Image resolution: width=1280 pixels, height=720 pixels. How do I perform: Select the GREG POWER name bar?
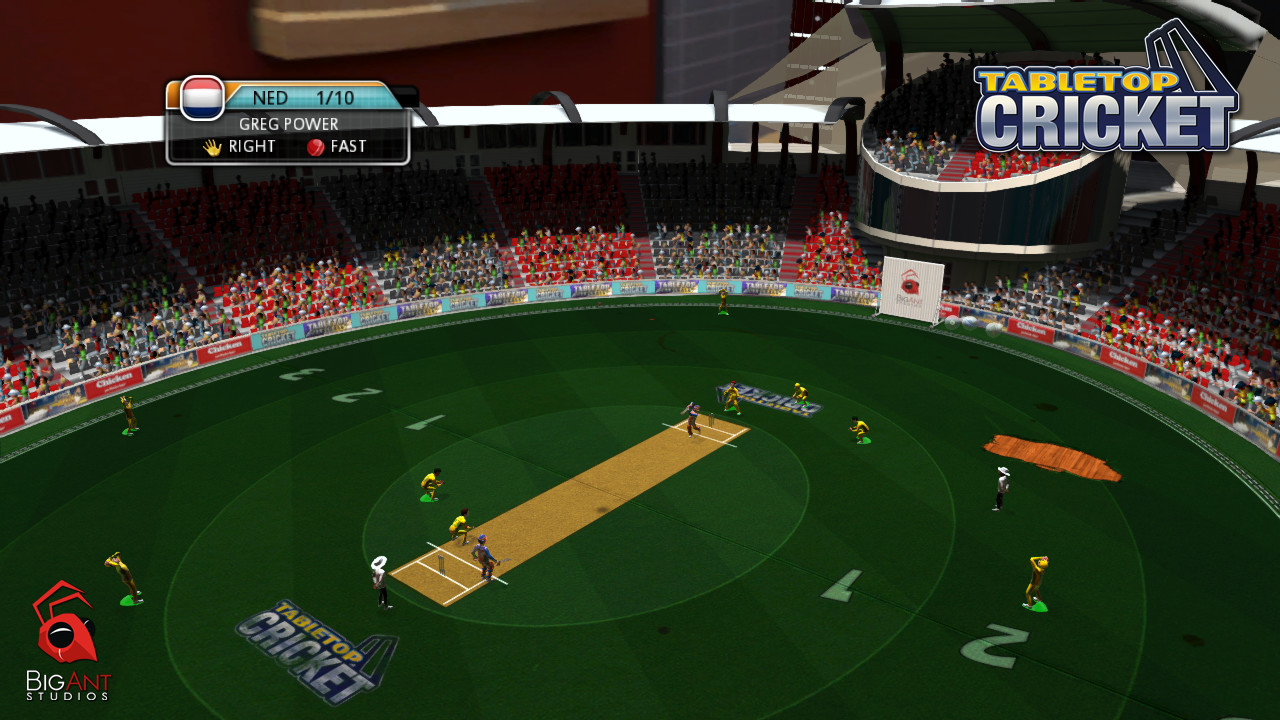pos(288,123)
